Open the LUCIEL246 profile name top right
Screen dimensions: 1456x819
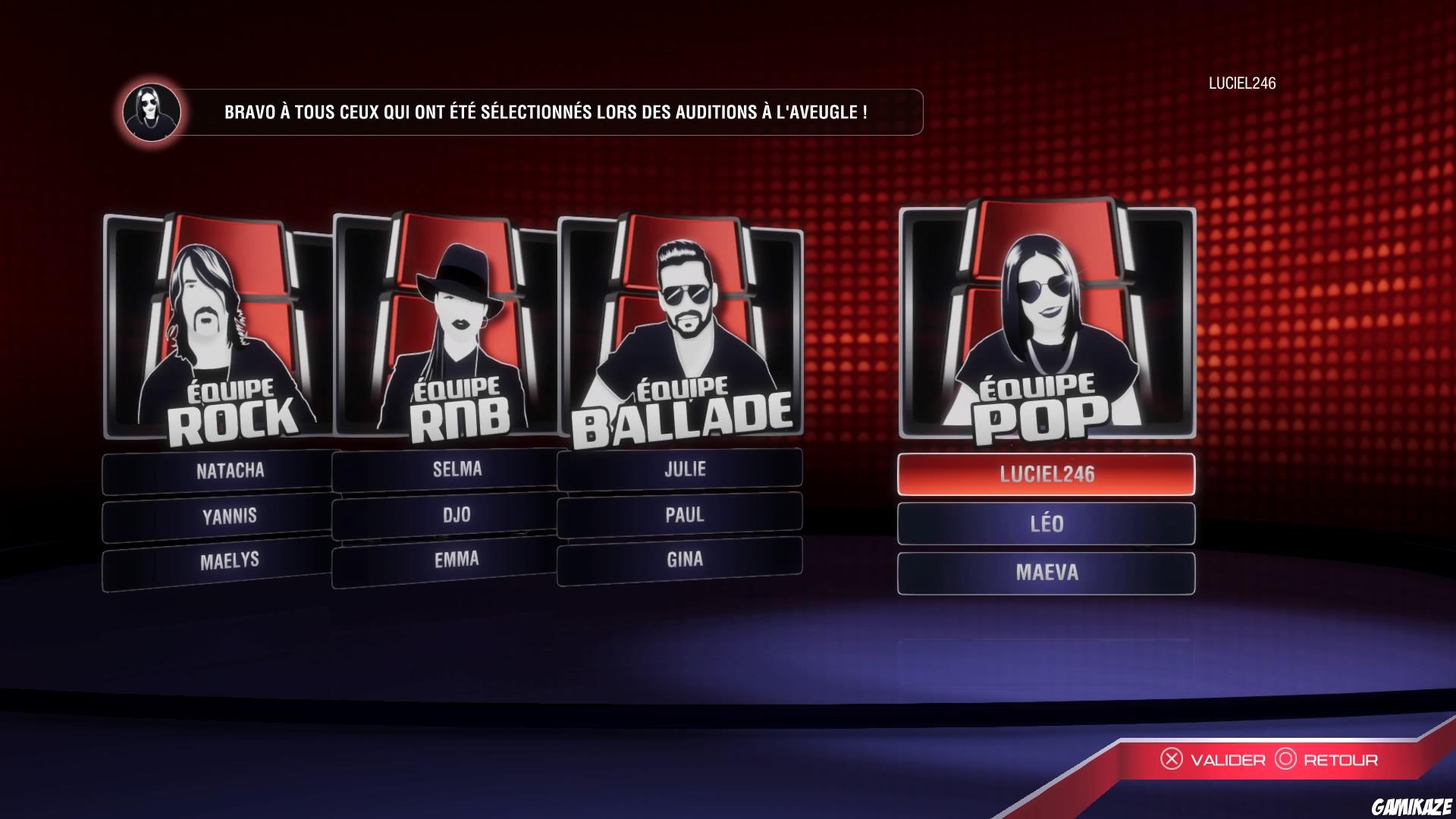tap(1244, 86)
